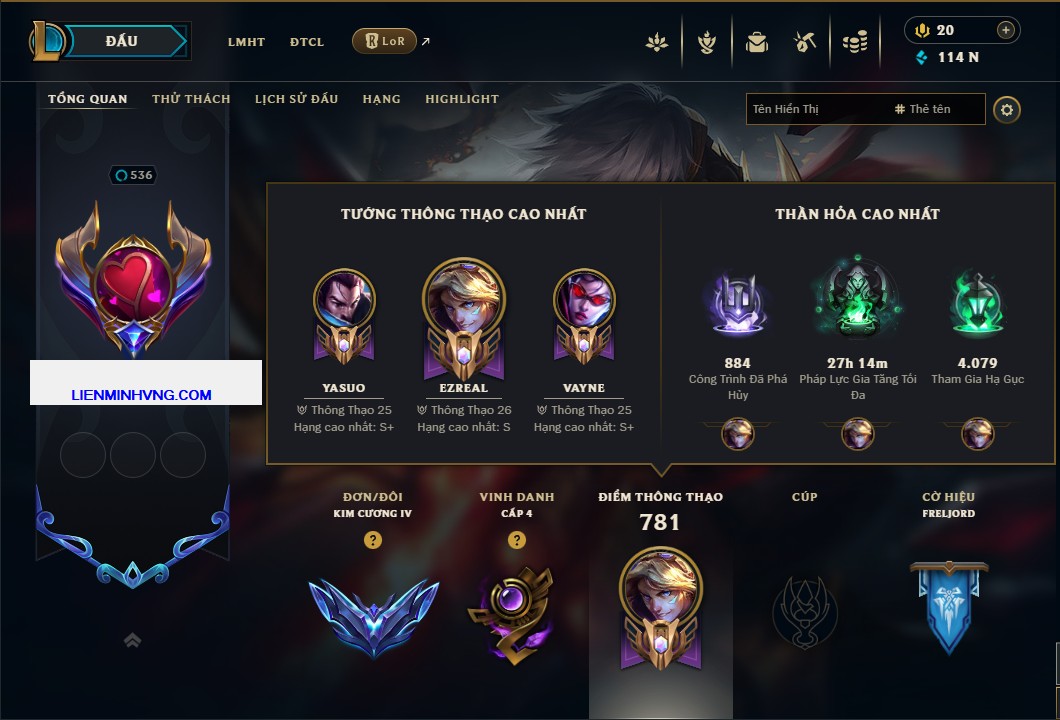Click the Tên Hiển Thị search field
Viewport: 1060px width, 720px height.
click(815, 109)
